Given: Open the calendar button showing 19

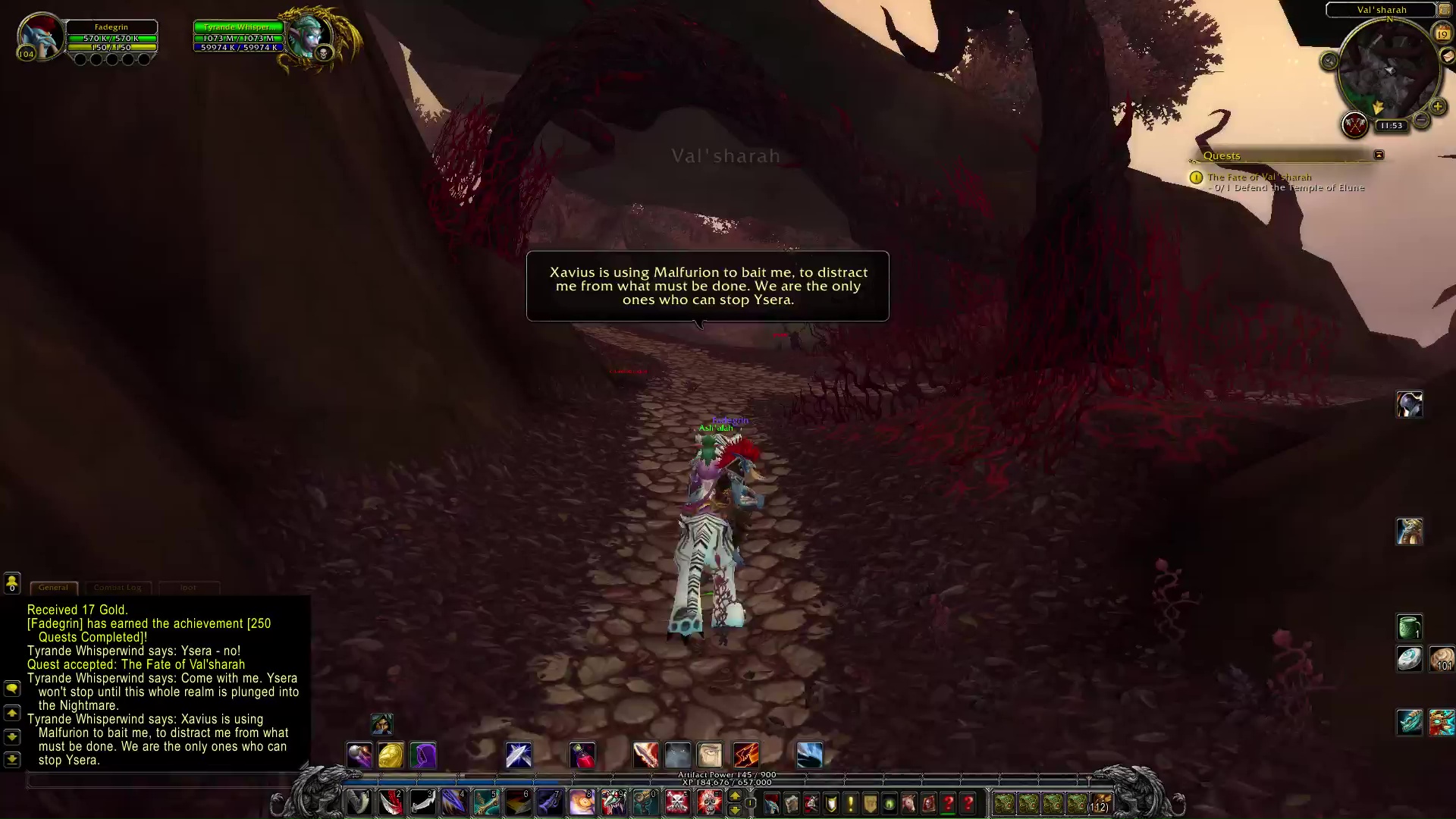Looking at the screenshot, I should (x=1442, y=33).
